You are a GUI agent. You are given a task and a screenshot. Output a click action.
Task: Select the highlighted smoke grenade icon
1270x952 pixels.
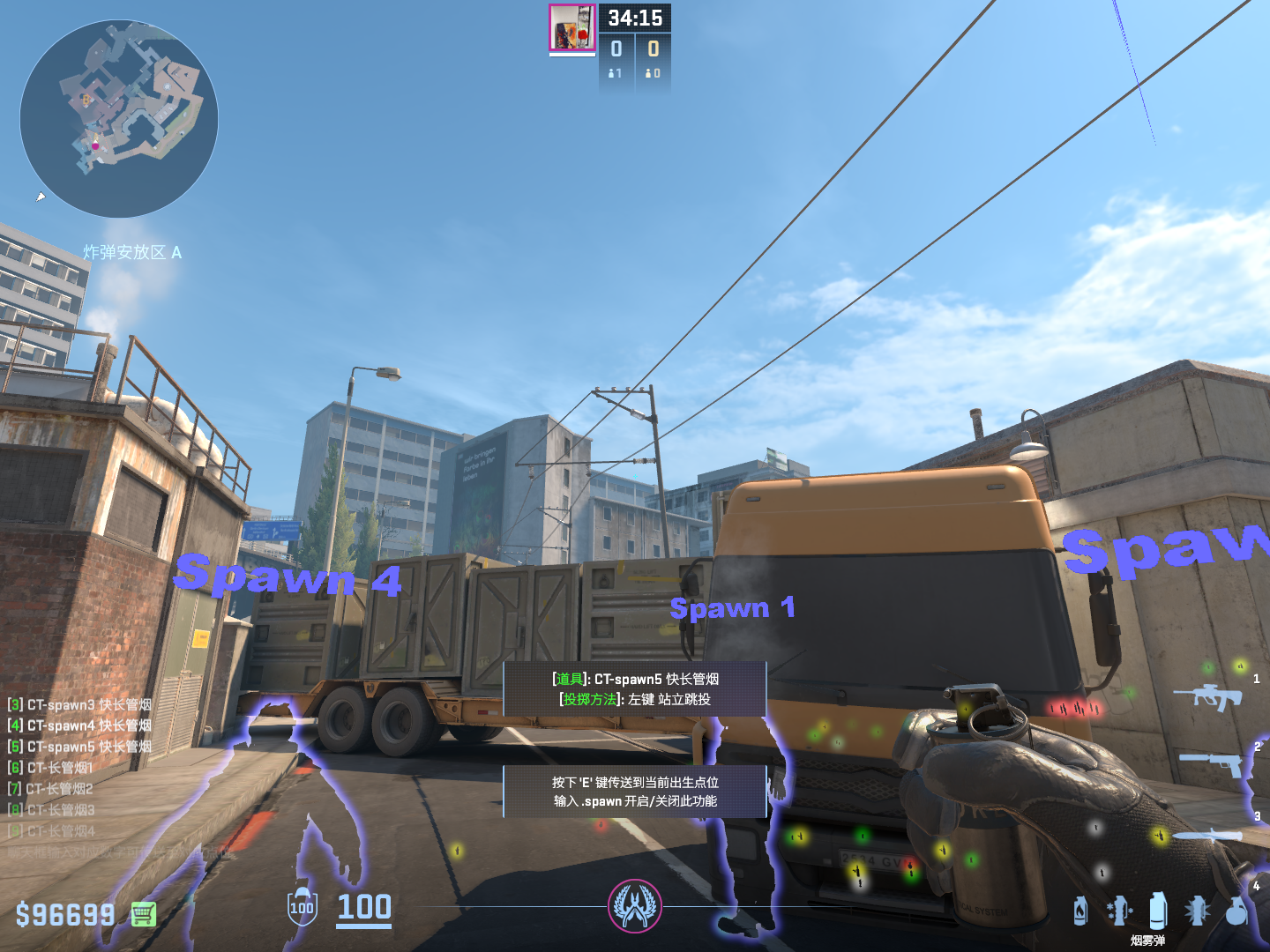coord(1158,909)
